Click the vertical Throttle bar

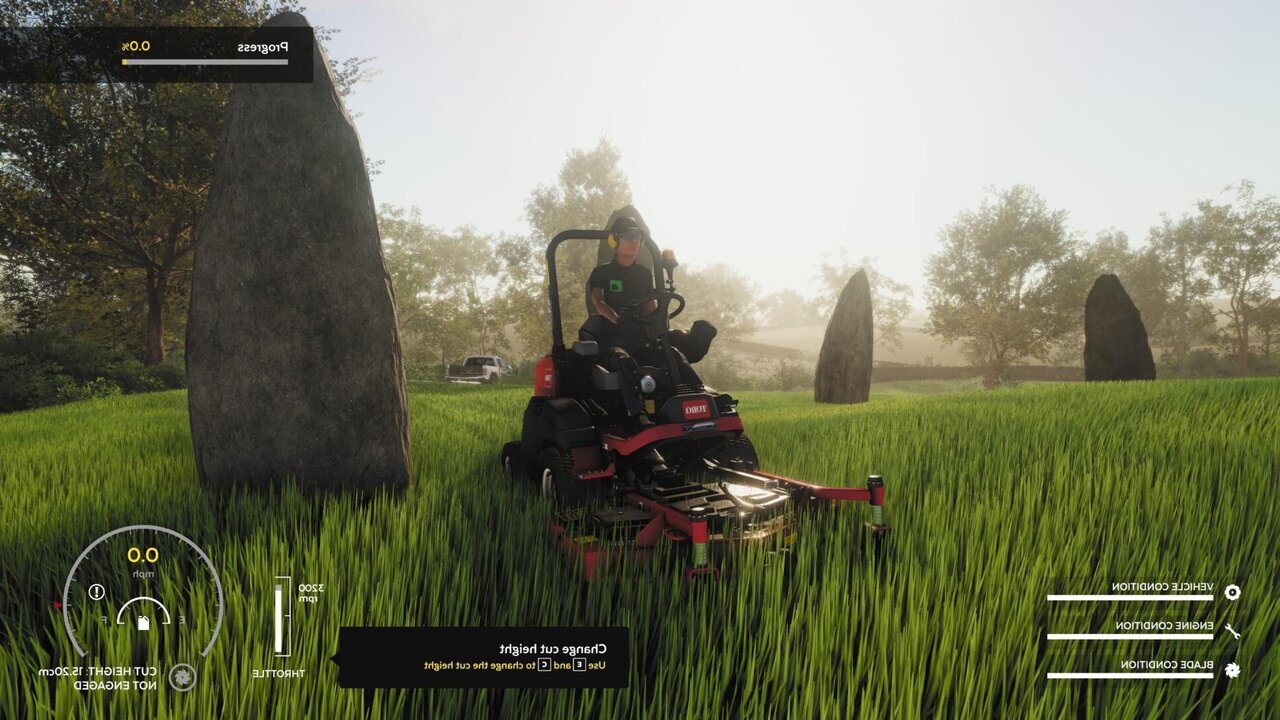[279, 618]
